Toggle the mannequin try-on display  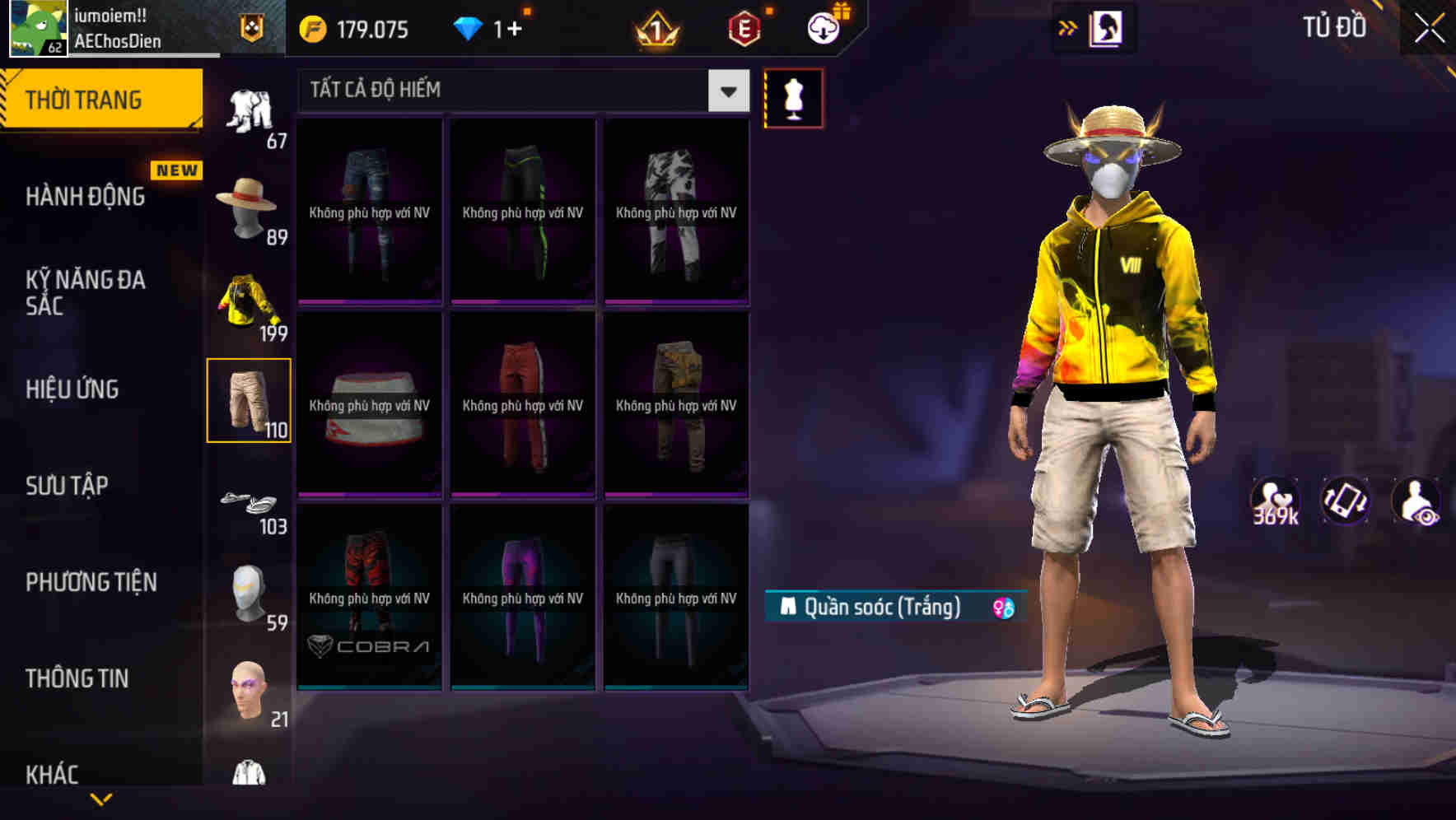click(x=793, y=99)
